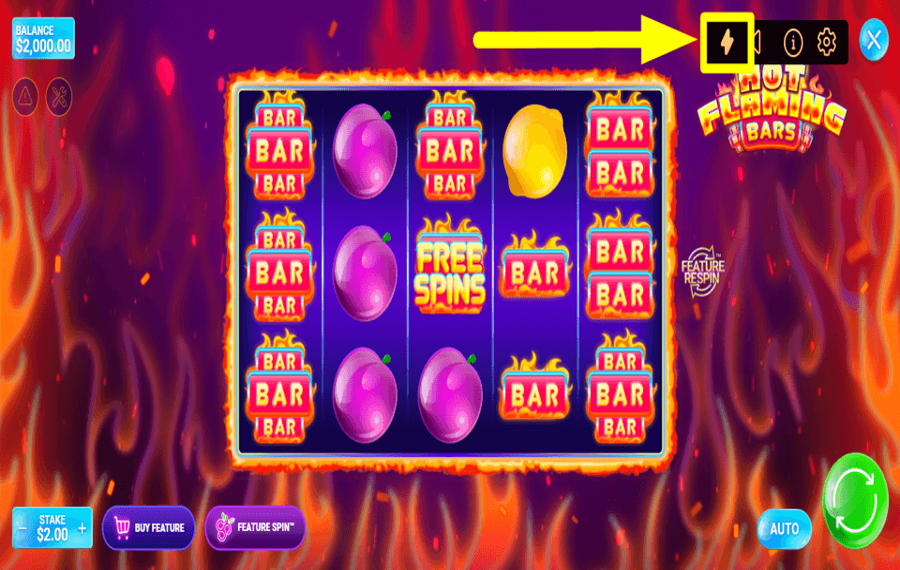Toggle the lightning bolt turbo mode
This screenshot has width=900, height=570.
click(727, 42)
